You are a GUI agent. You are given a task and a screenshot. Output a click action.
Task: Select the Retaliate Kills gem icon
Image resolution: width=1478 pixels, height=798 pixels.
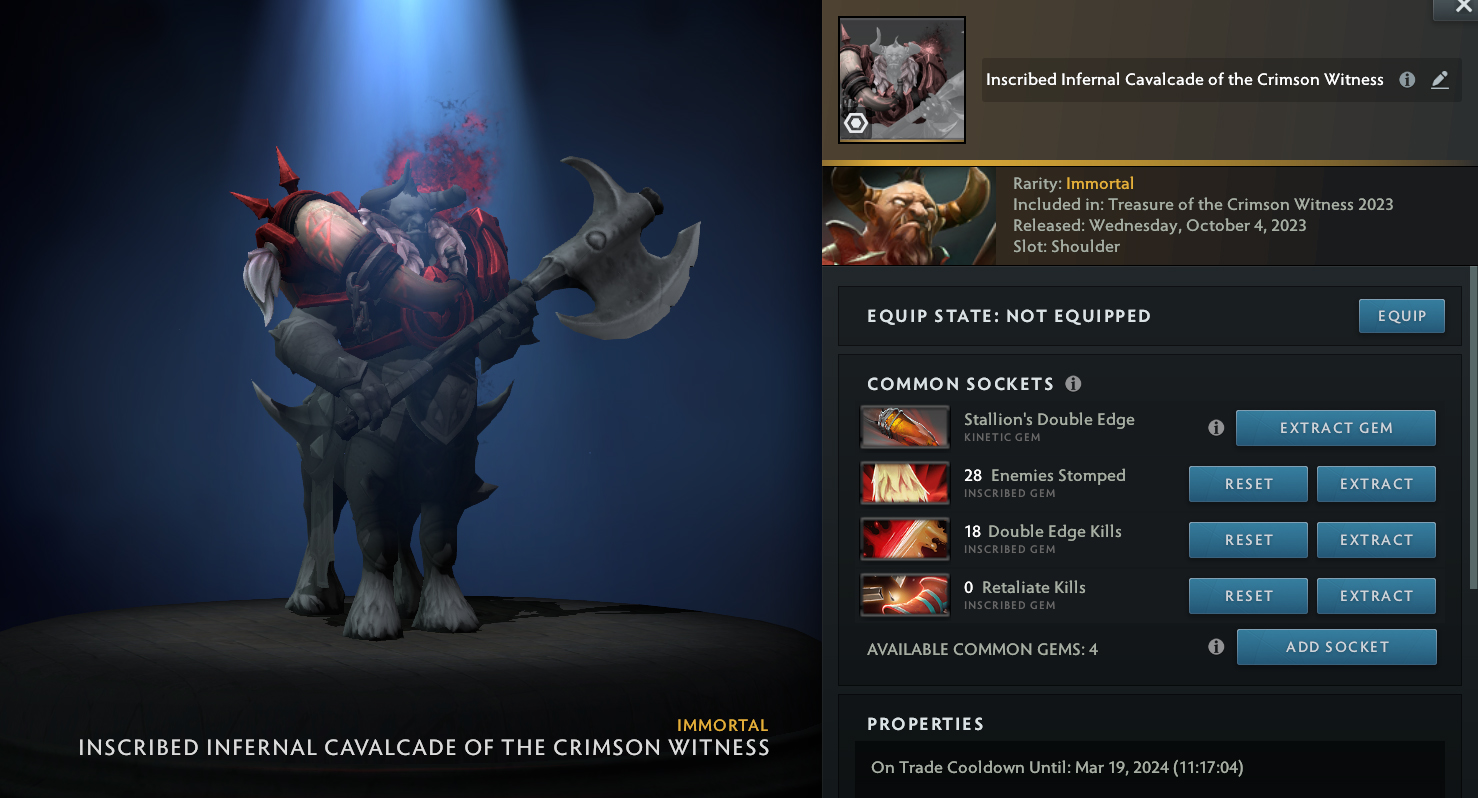(904, 596)
